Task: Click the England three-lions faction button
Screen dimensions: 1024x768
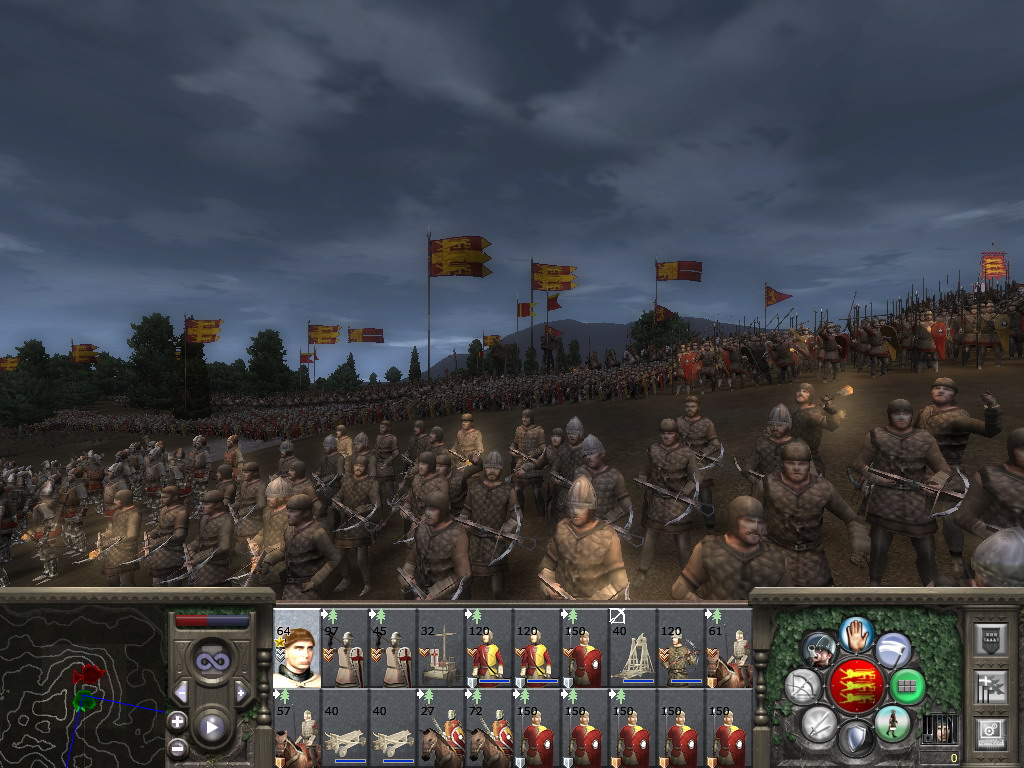Action: [857, 686]
